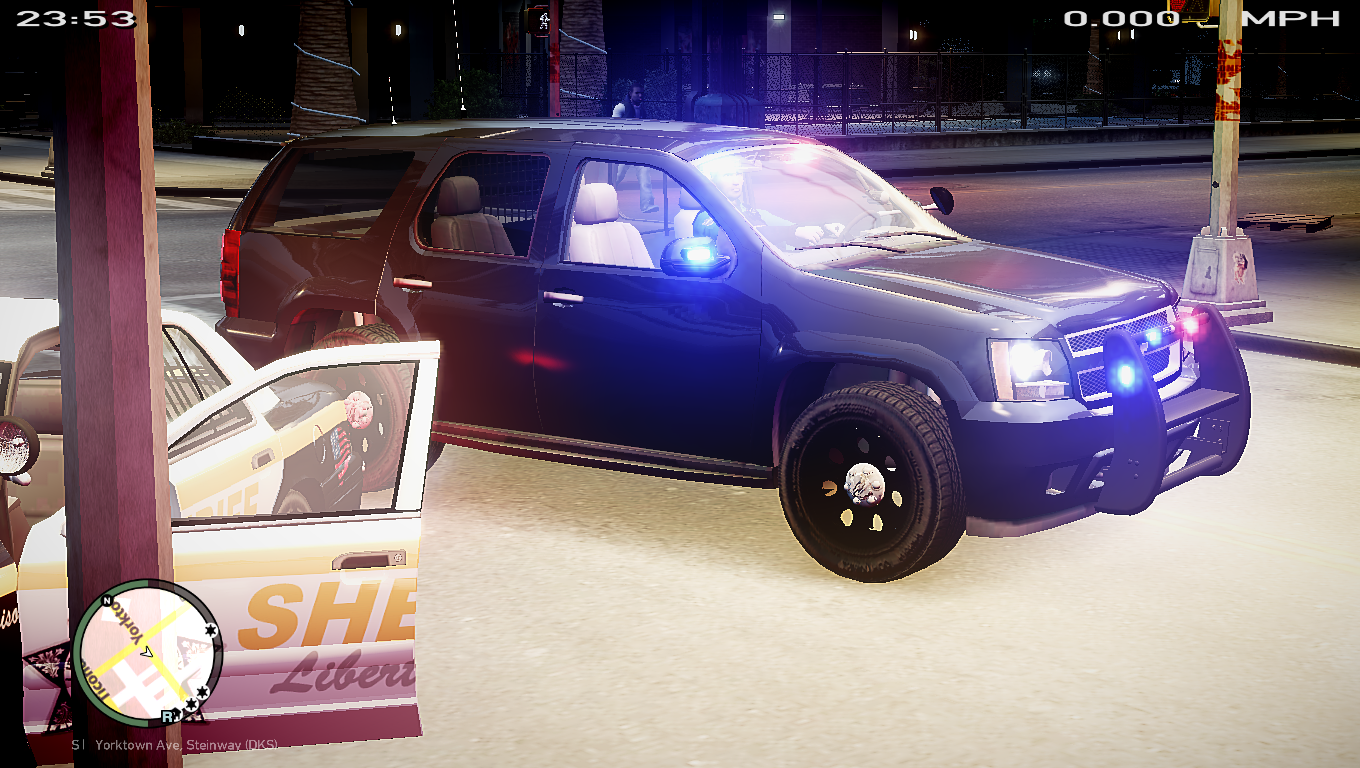Click the SUV's front wheel hub
Image resolution: width=1360 pixels, height=768 pixels.
coord(866,485)
